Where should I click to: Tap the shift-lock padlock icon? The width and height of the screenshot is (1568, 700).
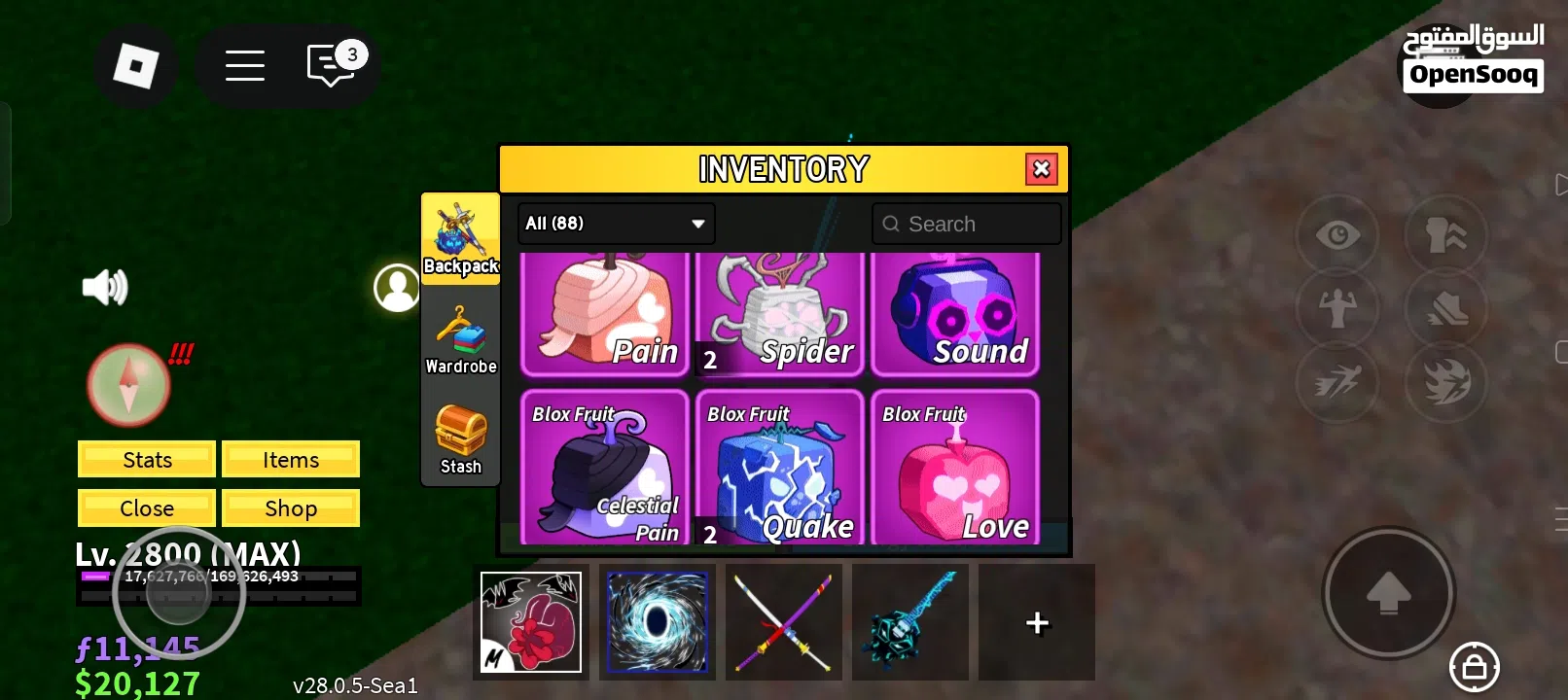(1475, 667)
